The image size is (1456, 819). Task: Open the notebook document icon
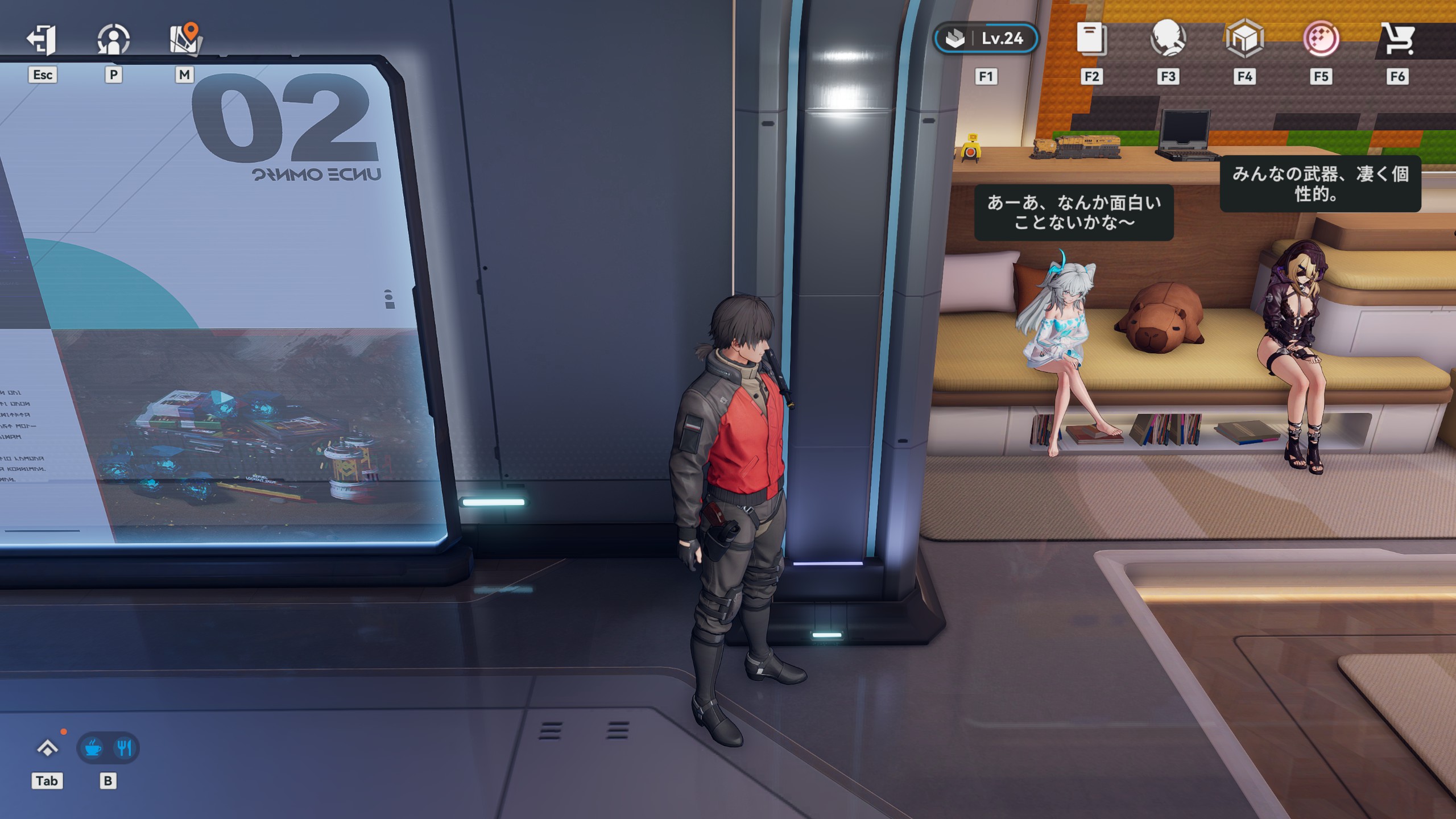coord(1091,40)
